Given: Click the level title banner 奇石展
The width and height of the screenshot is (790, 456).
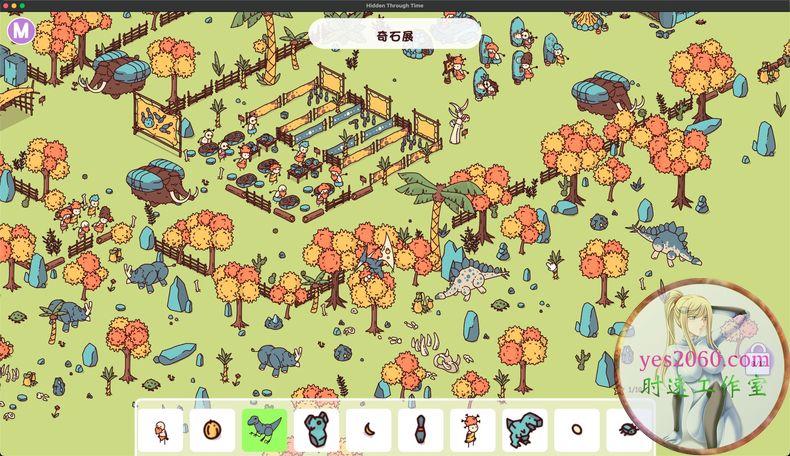Looking at the screenshot, I should pyautogui.click(x=394, y=35).
